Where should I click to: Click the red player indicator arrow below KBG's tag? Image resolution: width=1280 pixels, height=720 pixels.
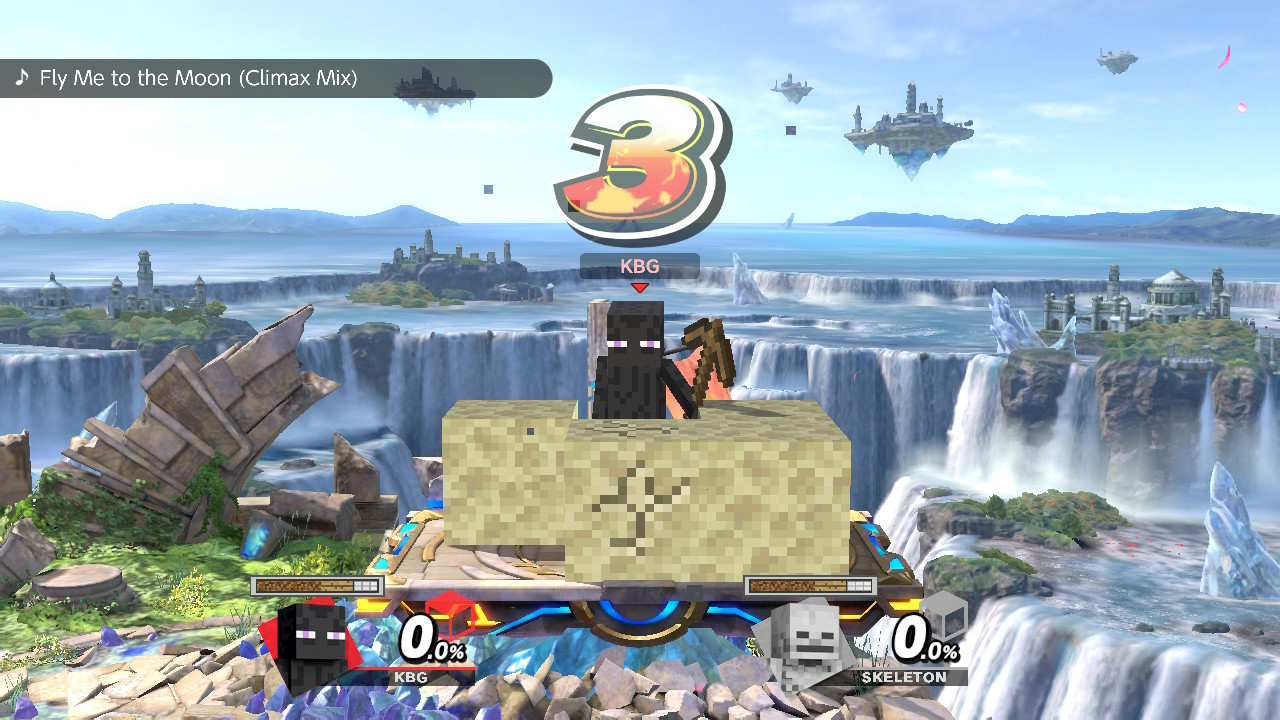pos(638,286)
